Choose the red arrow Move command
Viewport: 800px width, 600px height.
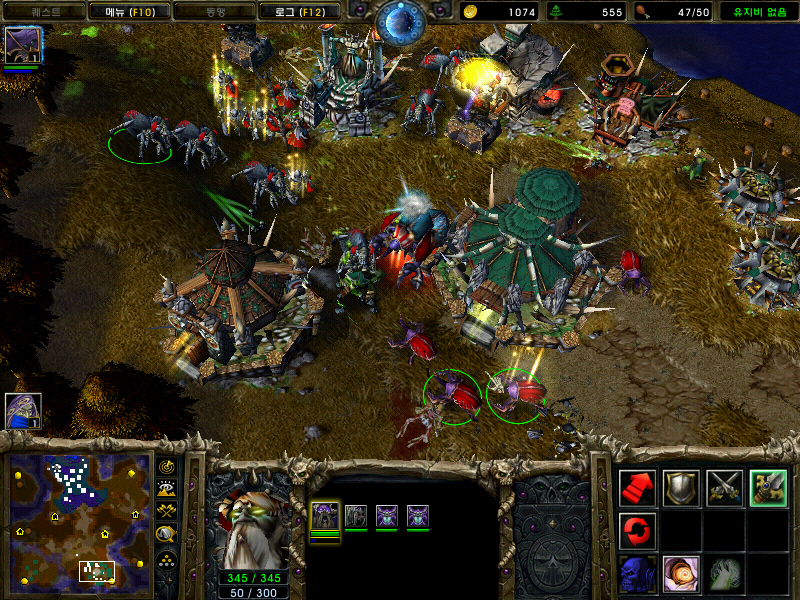pos(637,487)
